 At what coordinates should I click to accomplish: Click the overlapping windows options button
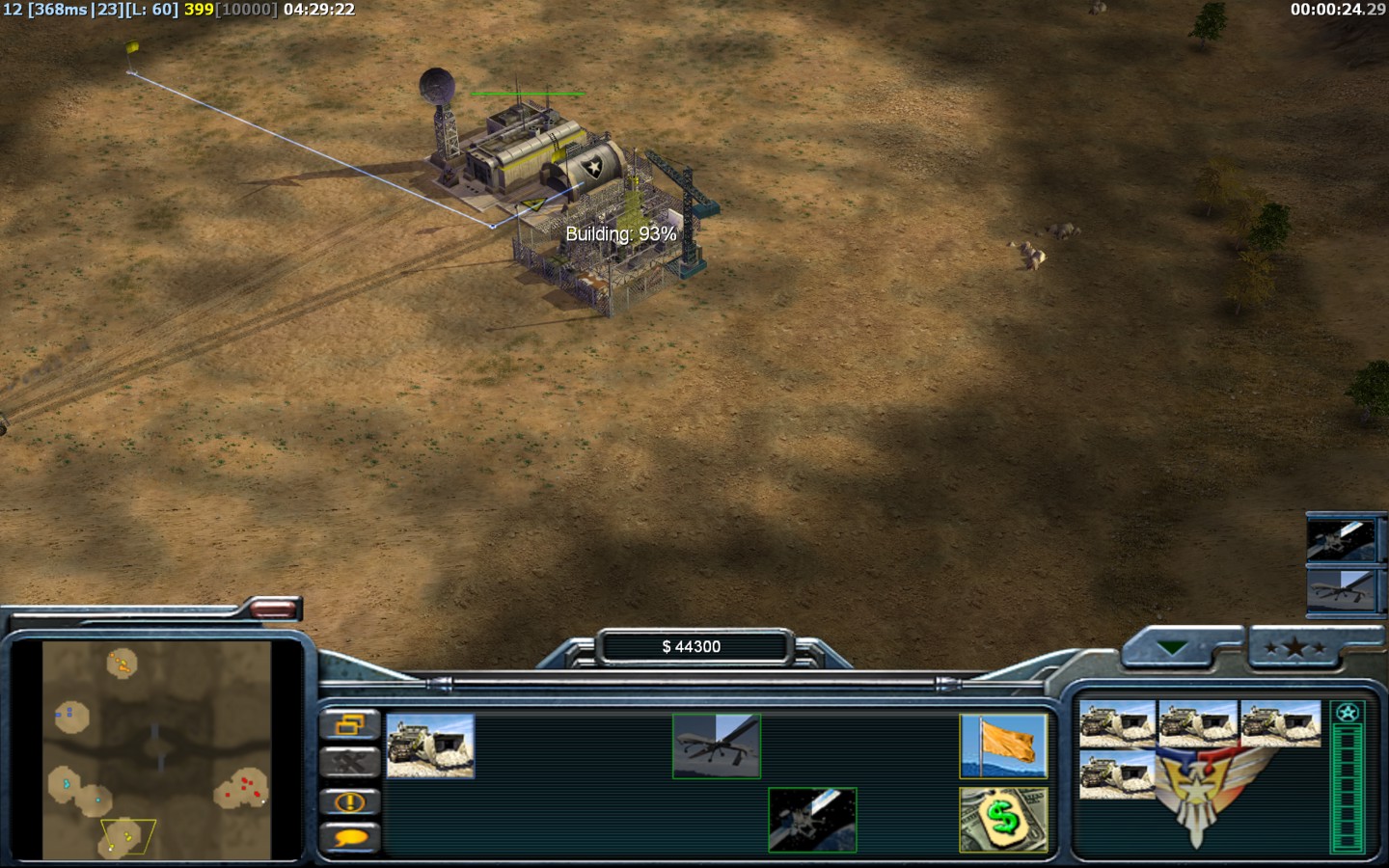point(349,724)
